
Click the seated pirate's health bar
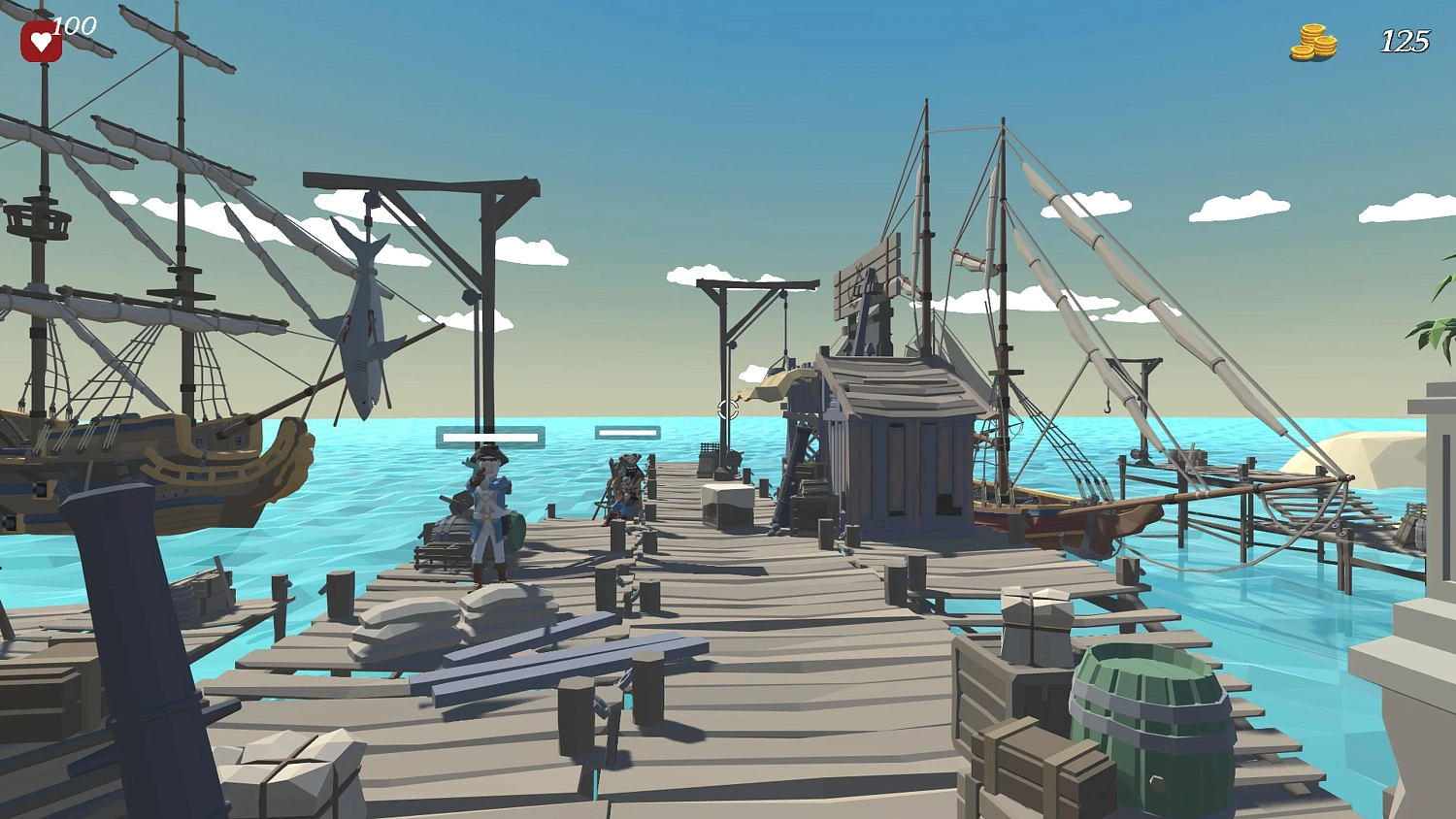(x=628, y=432)
